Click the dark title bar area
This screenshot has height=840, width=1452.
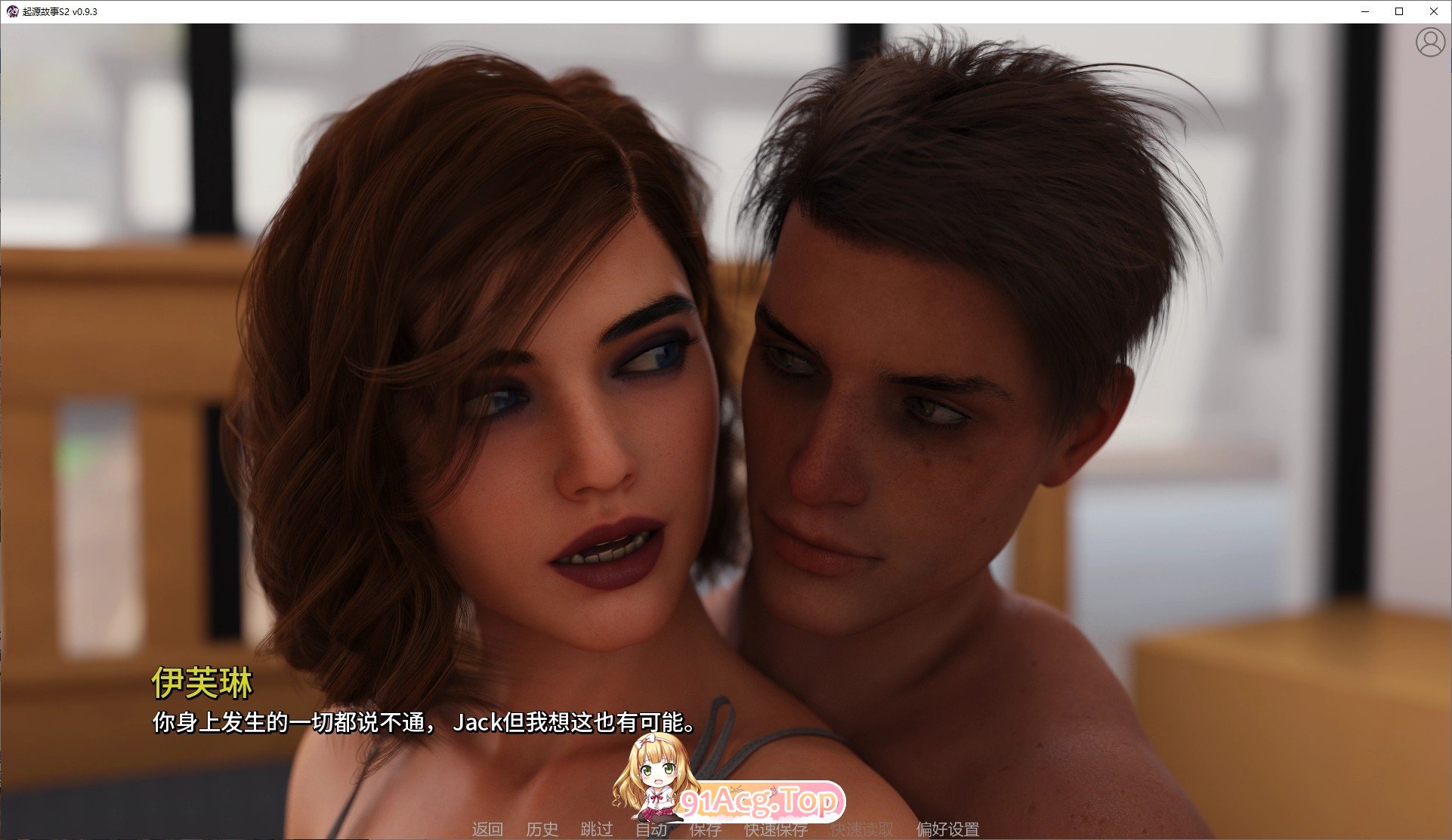pyautogui.click(x=680, y=11)
